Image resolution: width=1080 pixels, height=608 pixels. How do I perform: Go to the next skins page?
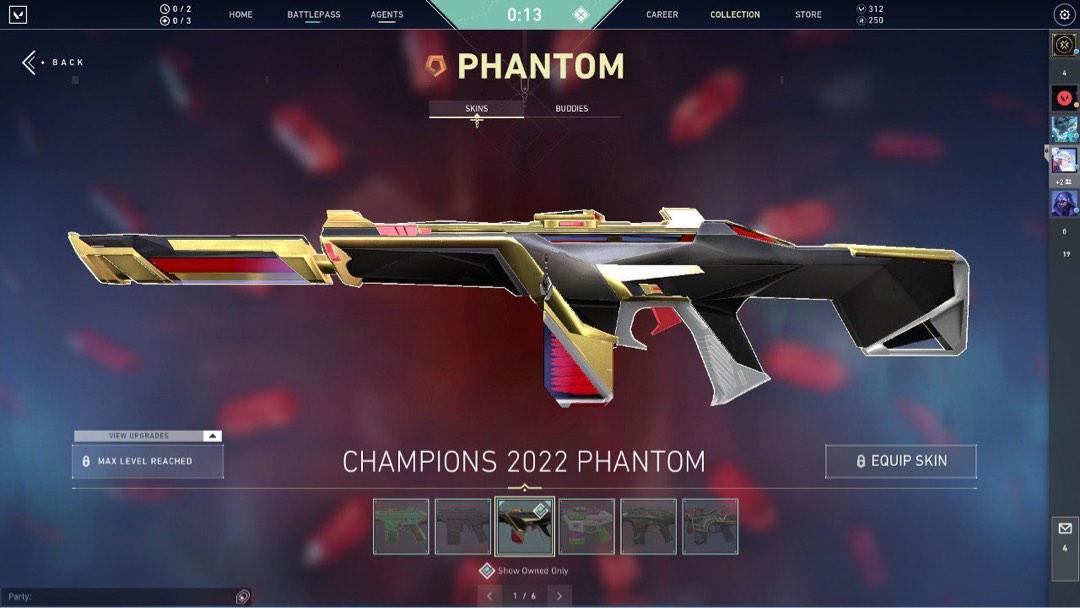[559, 596]
